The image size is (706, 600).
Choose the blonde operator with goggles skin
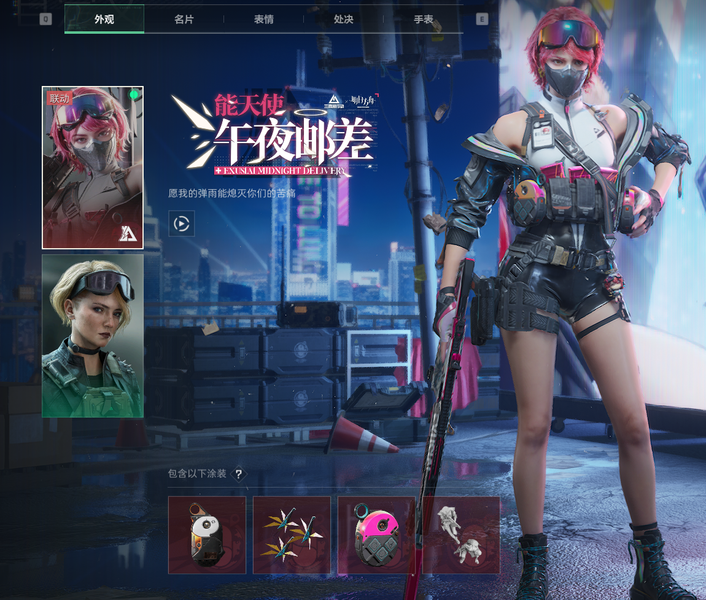click(92, 336)
